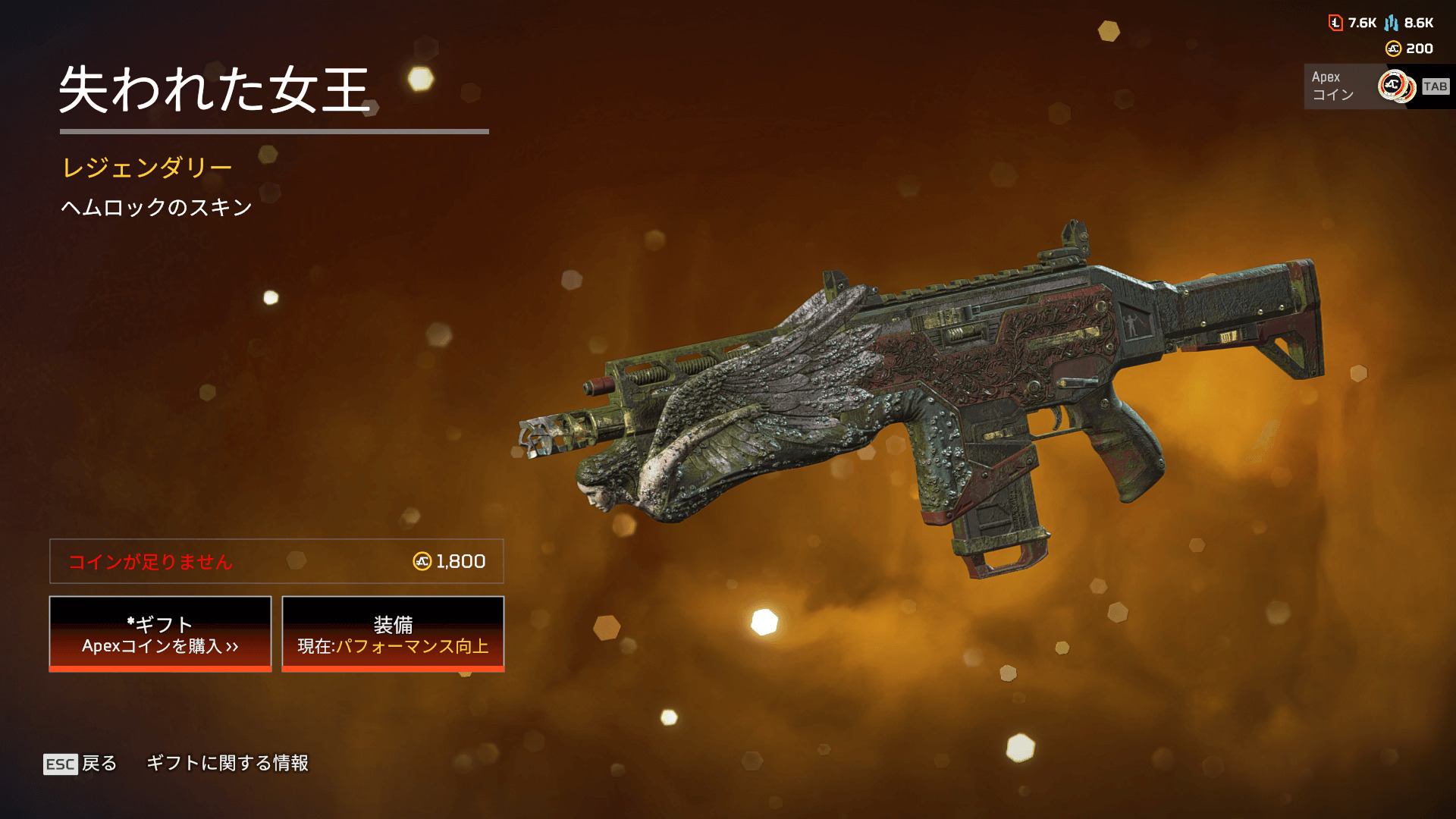Open the Apex コイン purchase panel
The height and width of the screenshot is (819, 1456).
coord(1376,86)
